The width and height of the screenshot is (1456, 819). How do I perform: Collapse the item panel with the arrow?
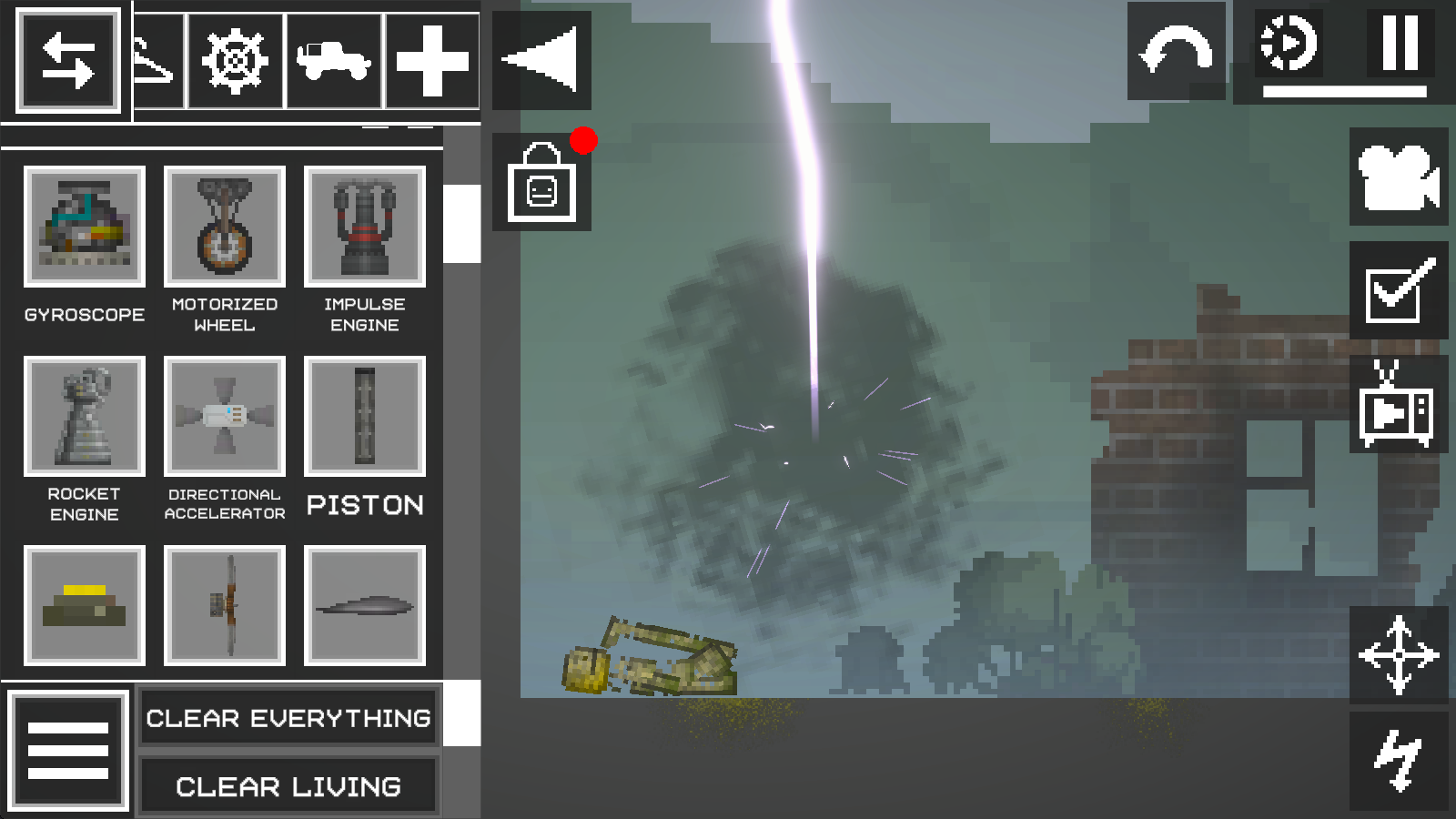click(x=541, y=60)
